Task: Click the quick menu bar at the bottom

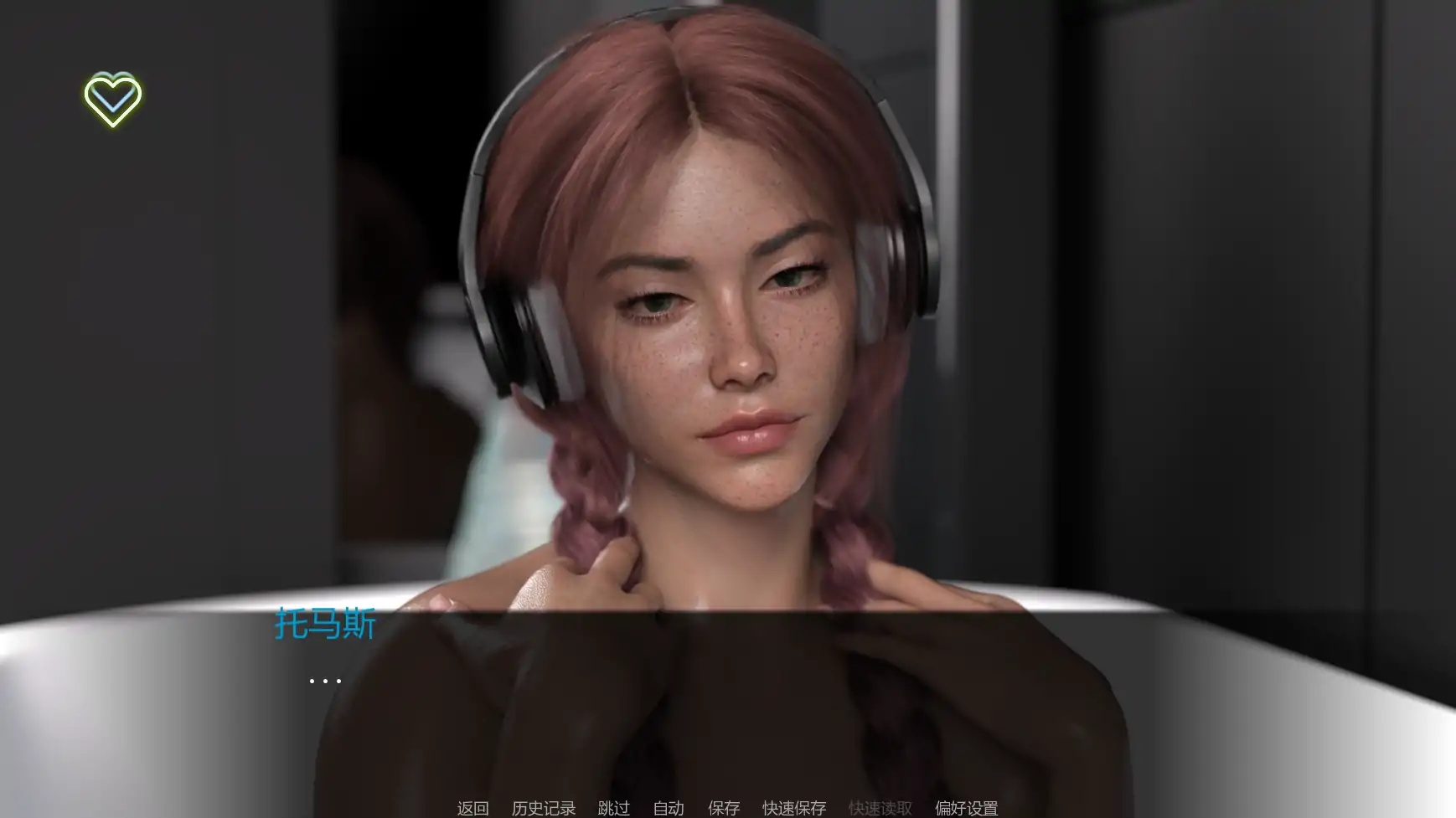Action: [x=728, y=809]
